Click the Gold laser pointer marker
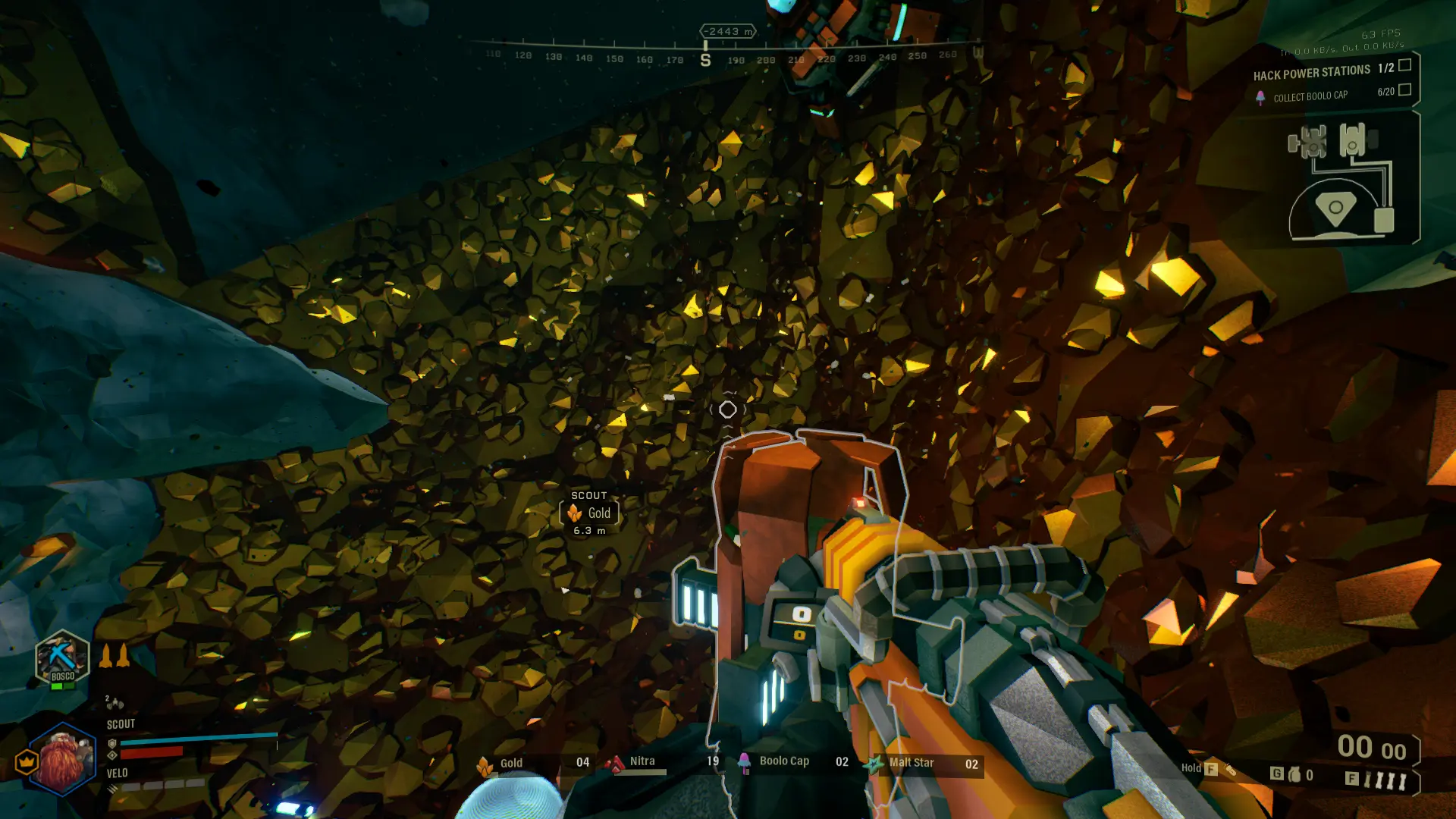This screenshot has height=819, width=1456. [x=589, y=513]
